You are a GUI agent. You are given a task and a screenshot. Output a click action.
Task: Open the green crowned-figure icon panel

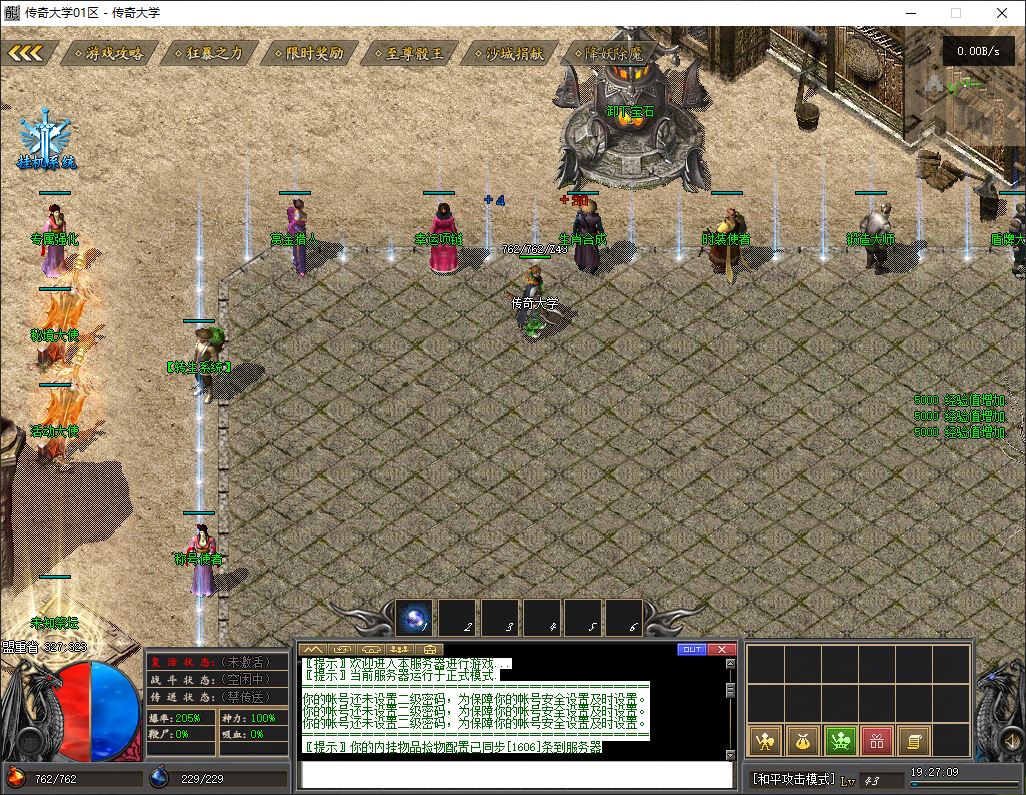tap(839, 740)
